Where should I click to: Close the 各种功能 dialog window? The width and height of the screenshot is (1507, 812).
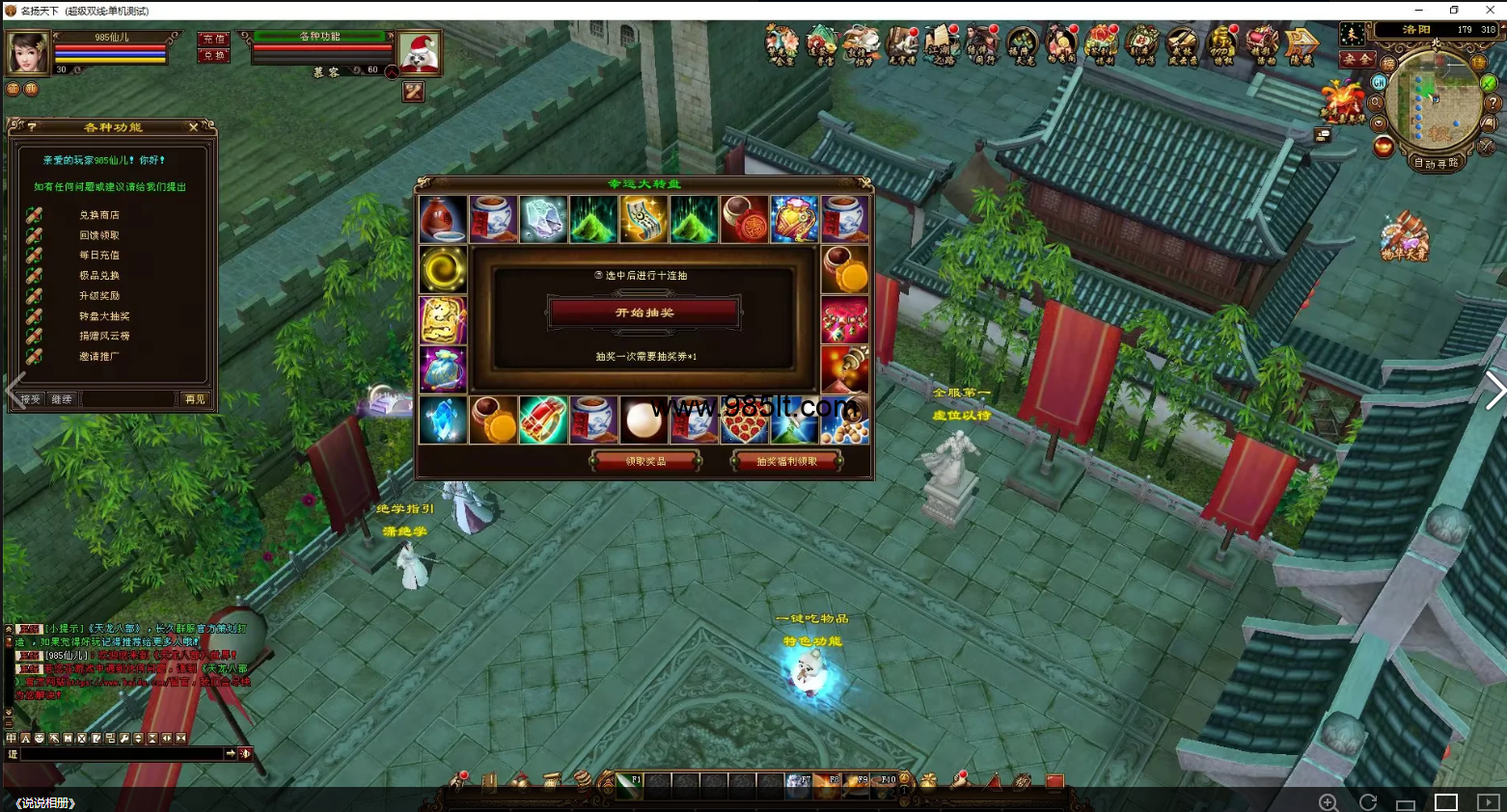pyautogui.click(x=193, y=127)
